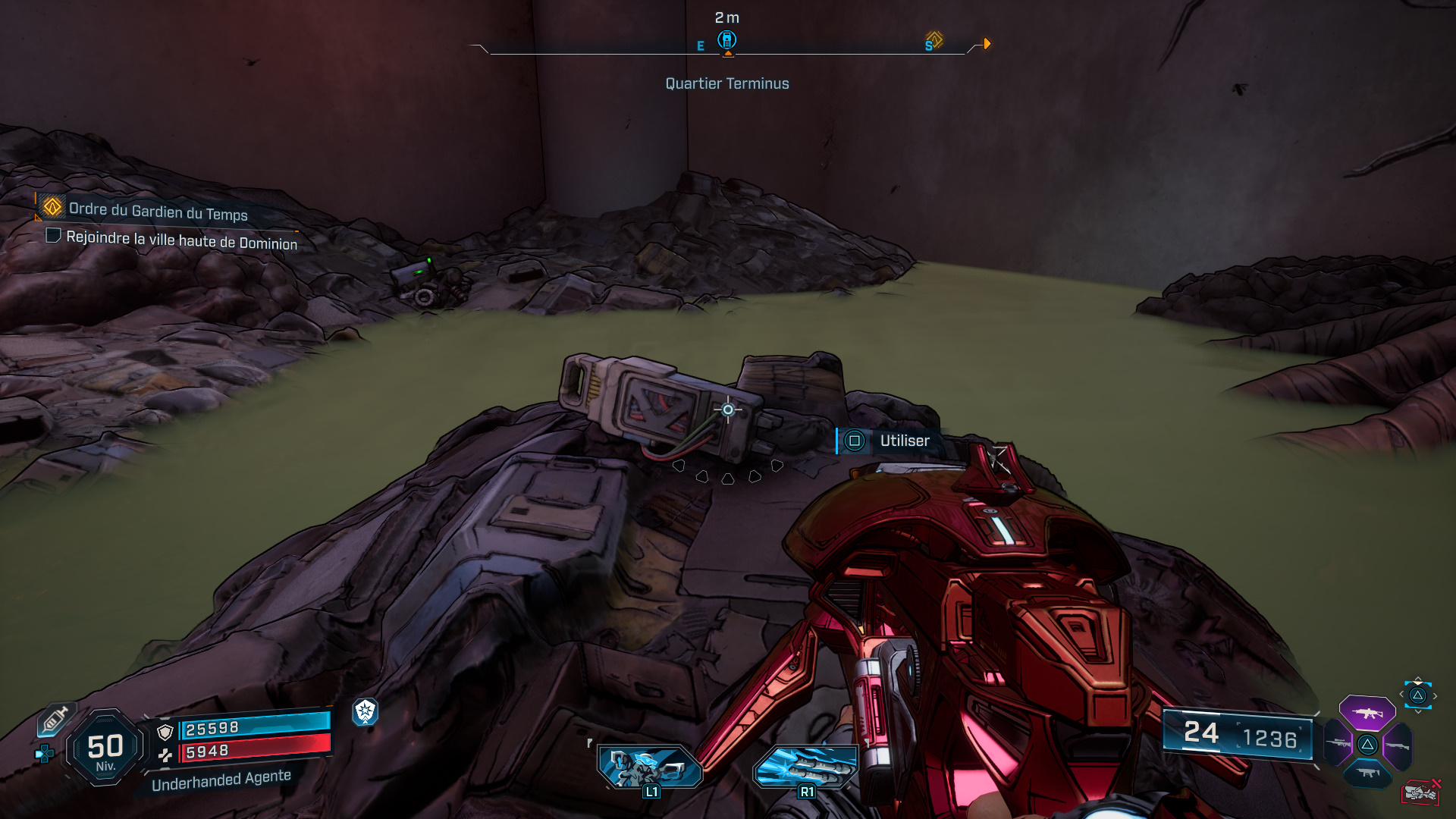Select the 'Quartier Terminus' location label
Screen dimensions: 1456x819
point(726,83)
